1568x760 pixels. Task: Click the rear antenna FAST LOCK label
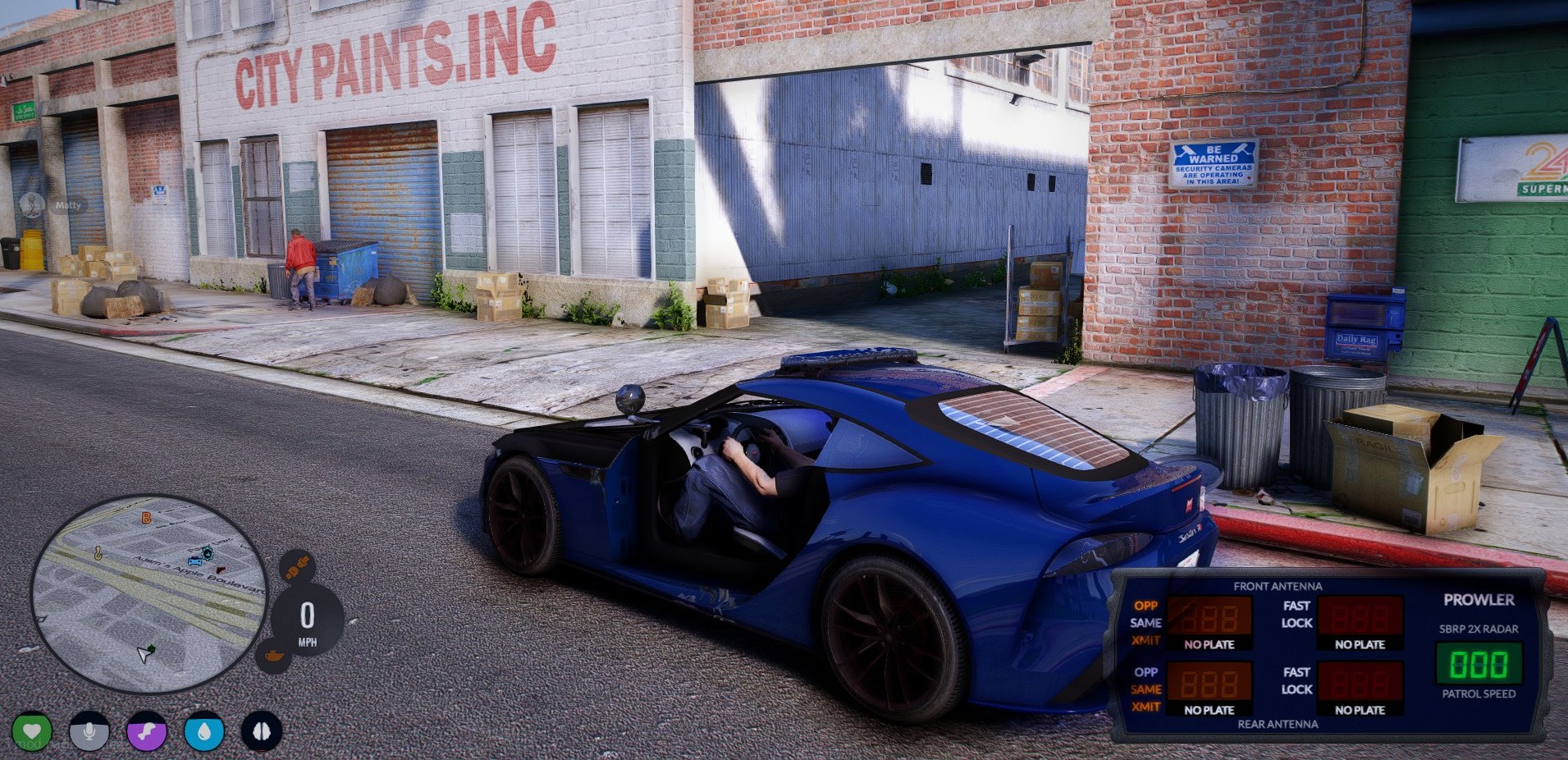1296,680
